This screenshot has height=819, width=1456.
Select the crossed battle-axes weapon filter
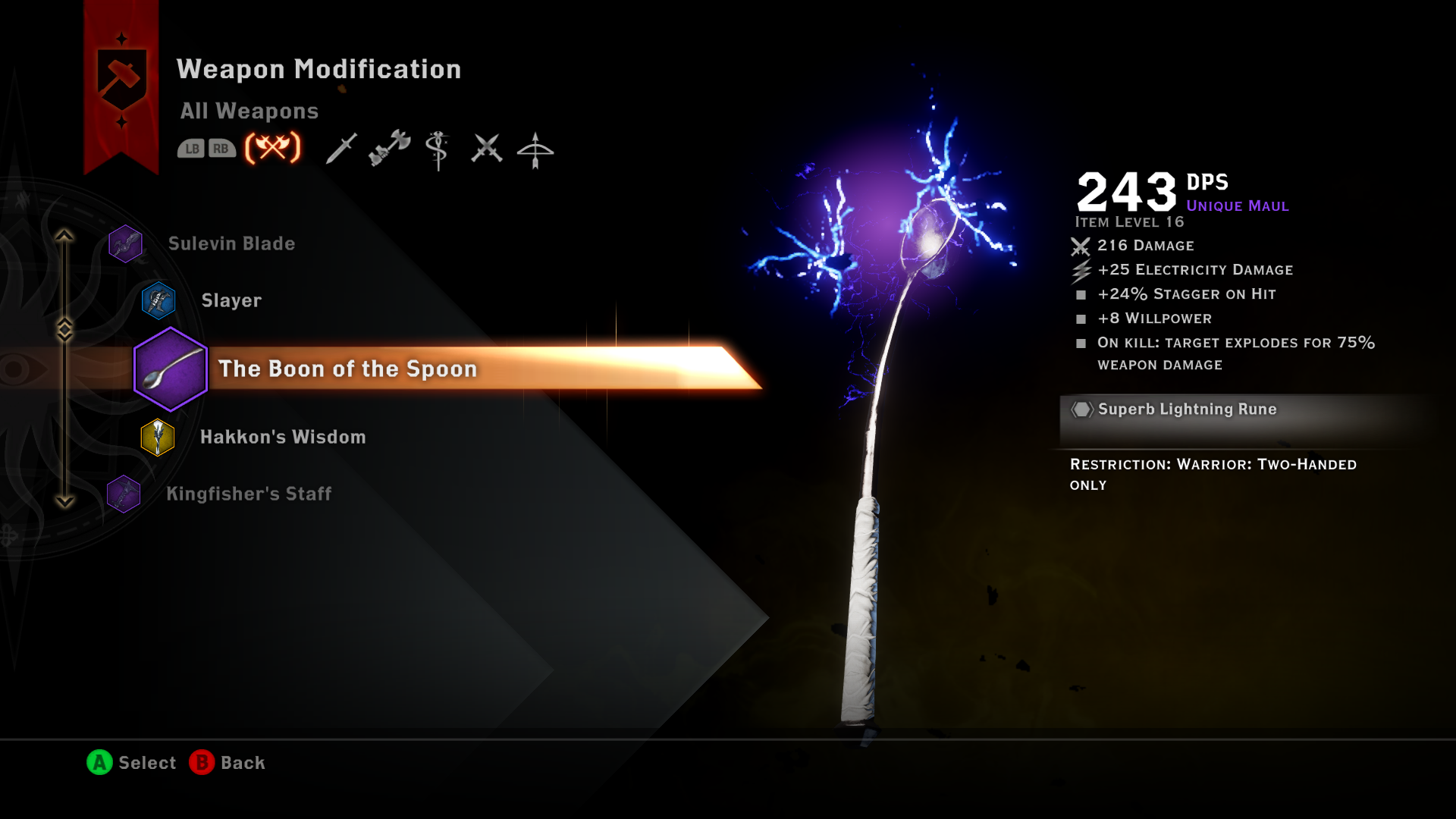[271, 149]
